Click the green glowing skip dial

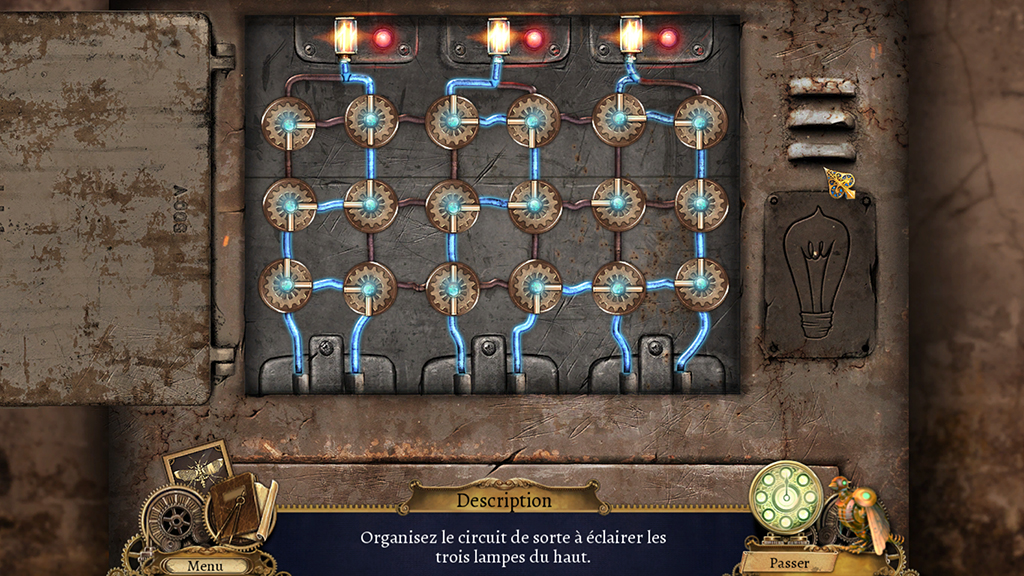pos(787,496)
